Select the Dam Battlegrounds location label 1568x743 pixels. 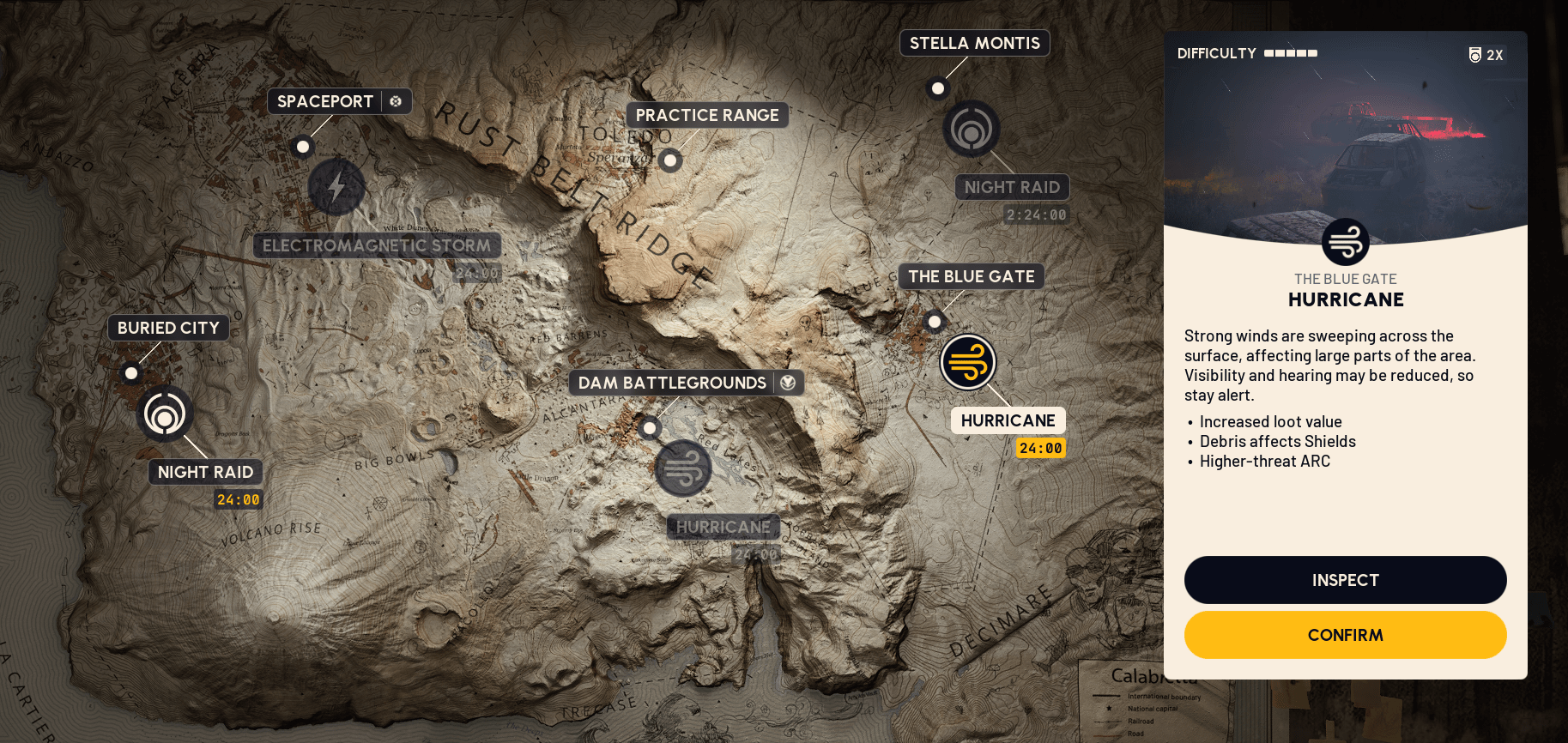click(x=672, y=383)
